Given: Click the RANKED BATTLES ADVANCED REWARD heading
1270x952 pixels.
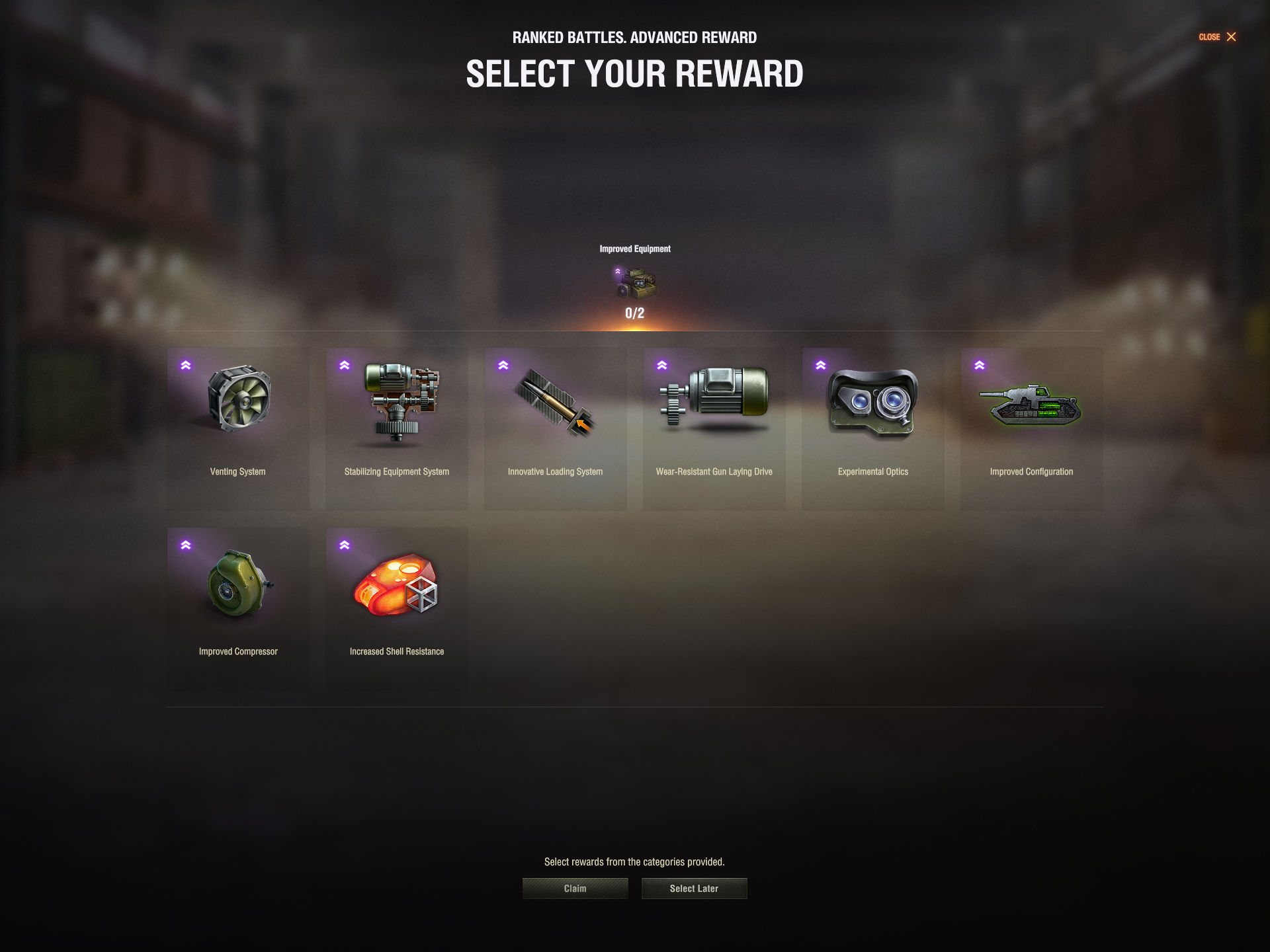Looking at the screenshot, I should pos(634,38).
